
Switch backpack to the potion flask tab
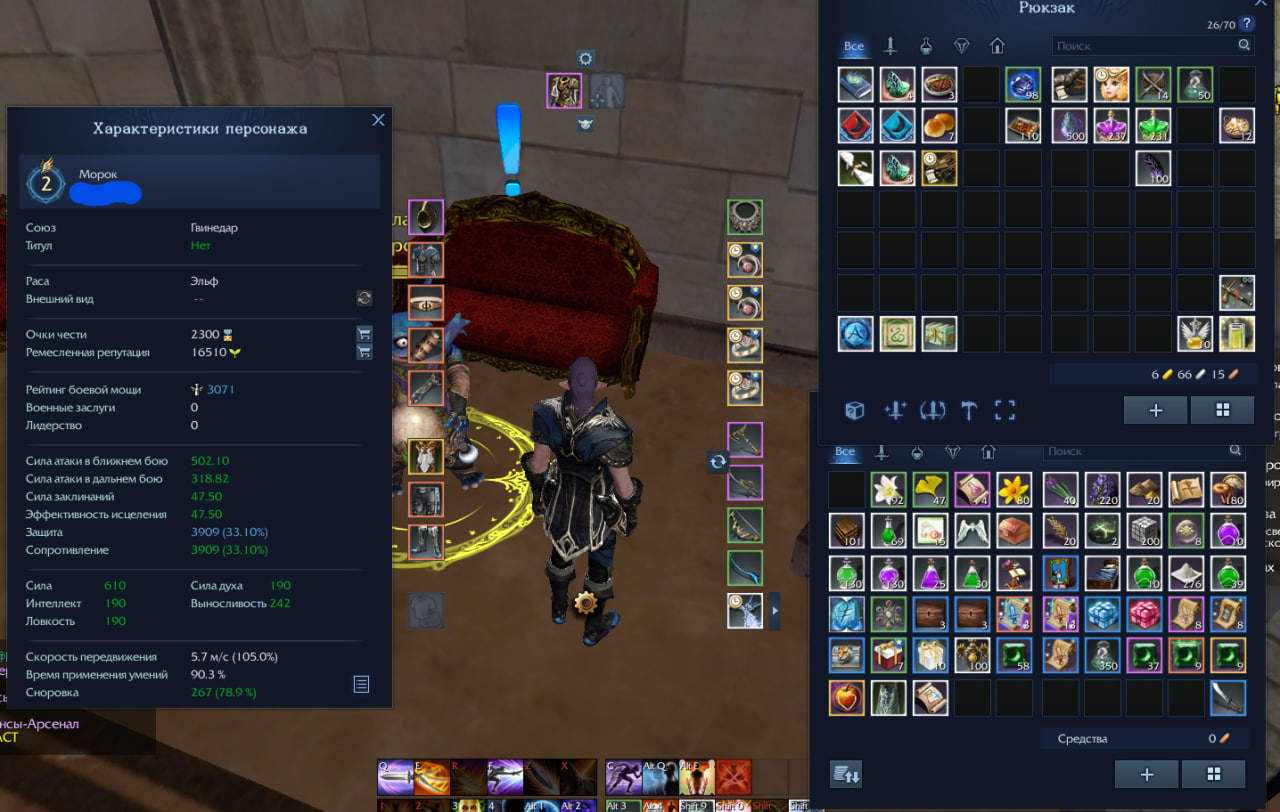point(926,46)
